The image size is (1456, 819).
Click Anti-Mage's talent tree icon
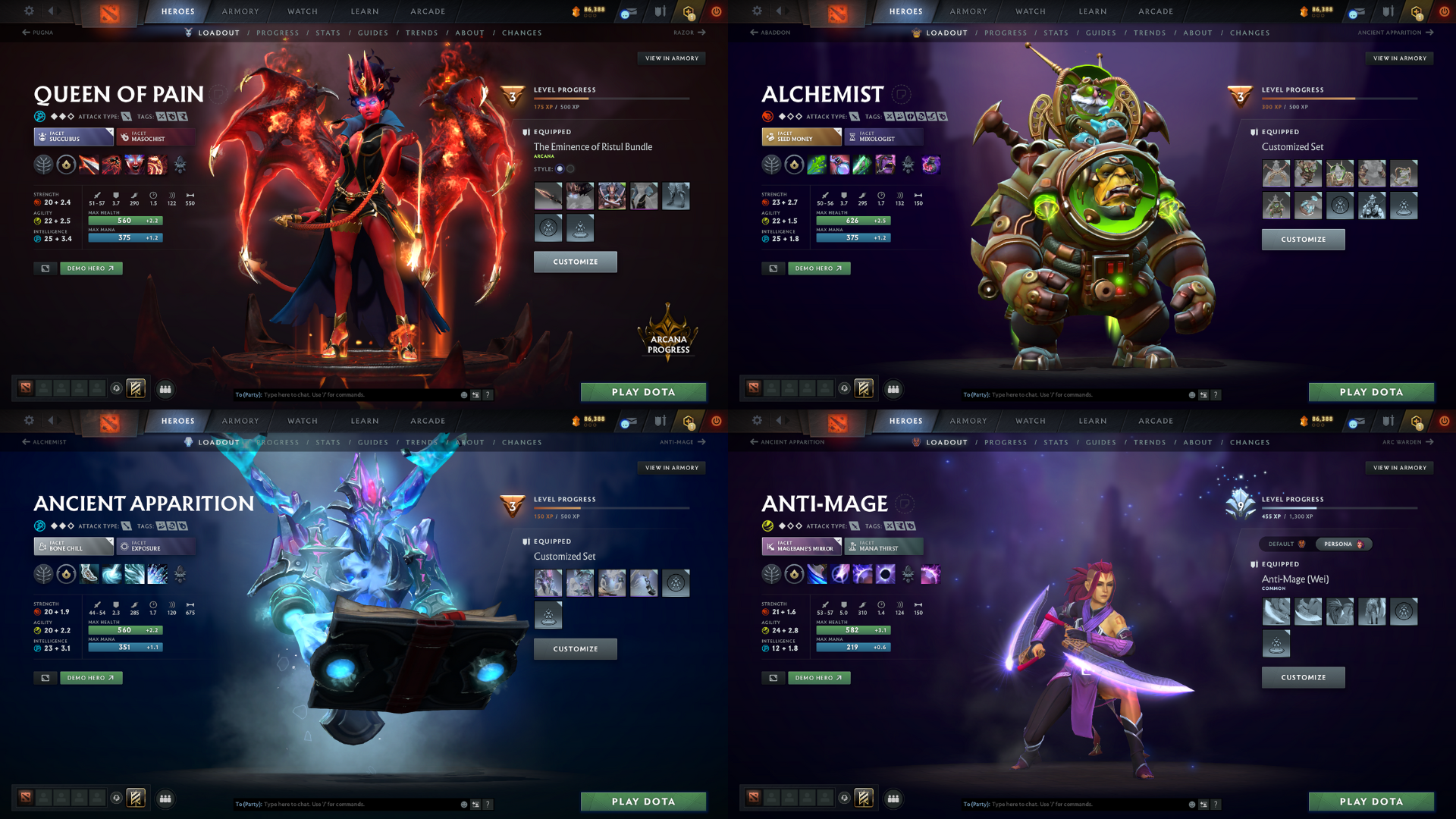[x=772, y=574]
